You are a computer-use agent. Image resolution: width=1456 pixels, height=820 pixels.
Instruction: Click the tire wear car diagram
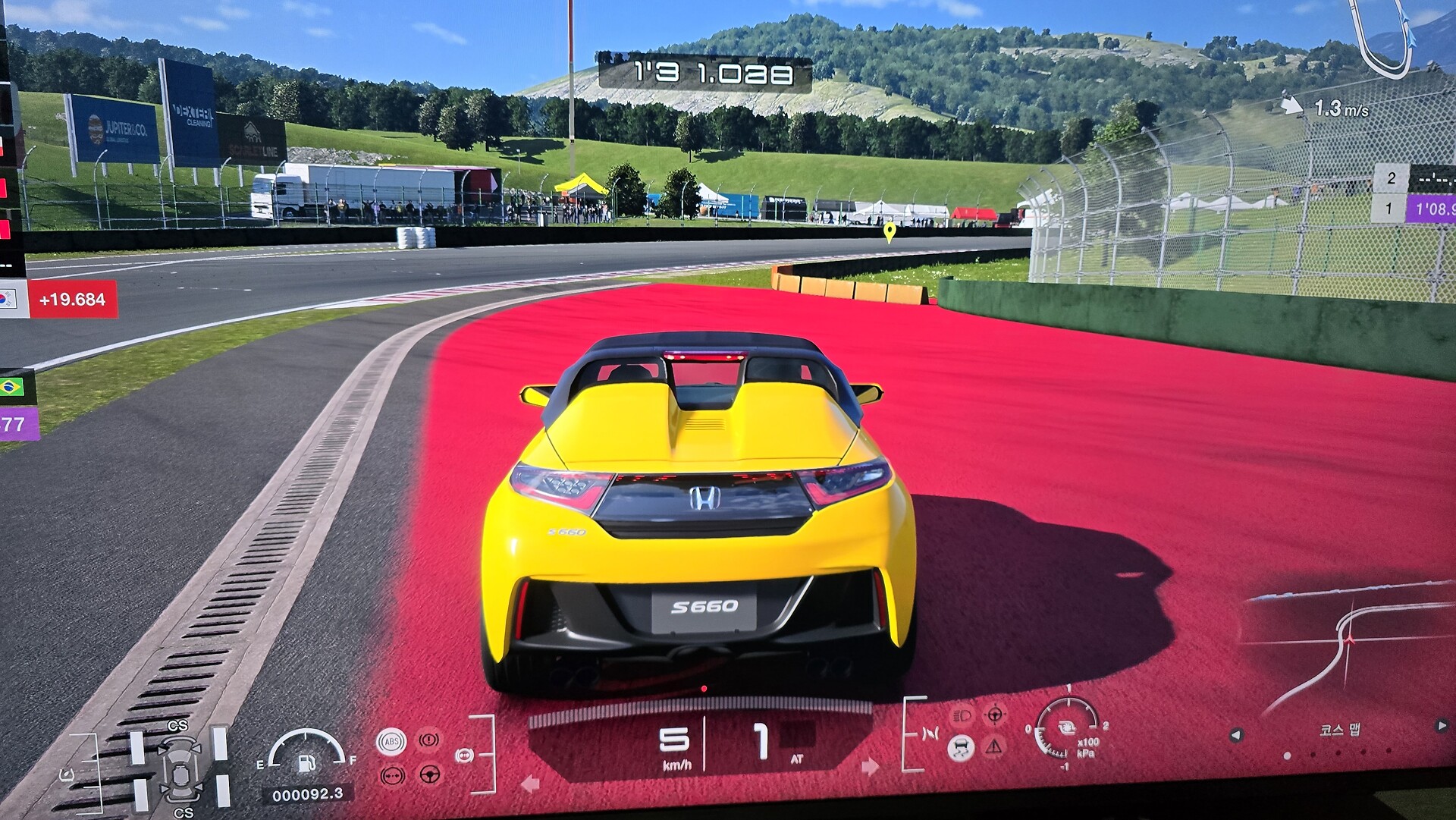[181, 769]
